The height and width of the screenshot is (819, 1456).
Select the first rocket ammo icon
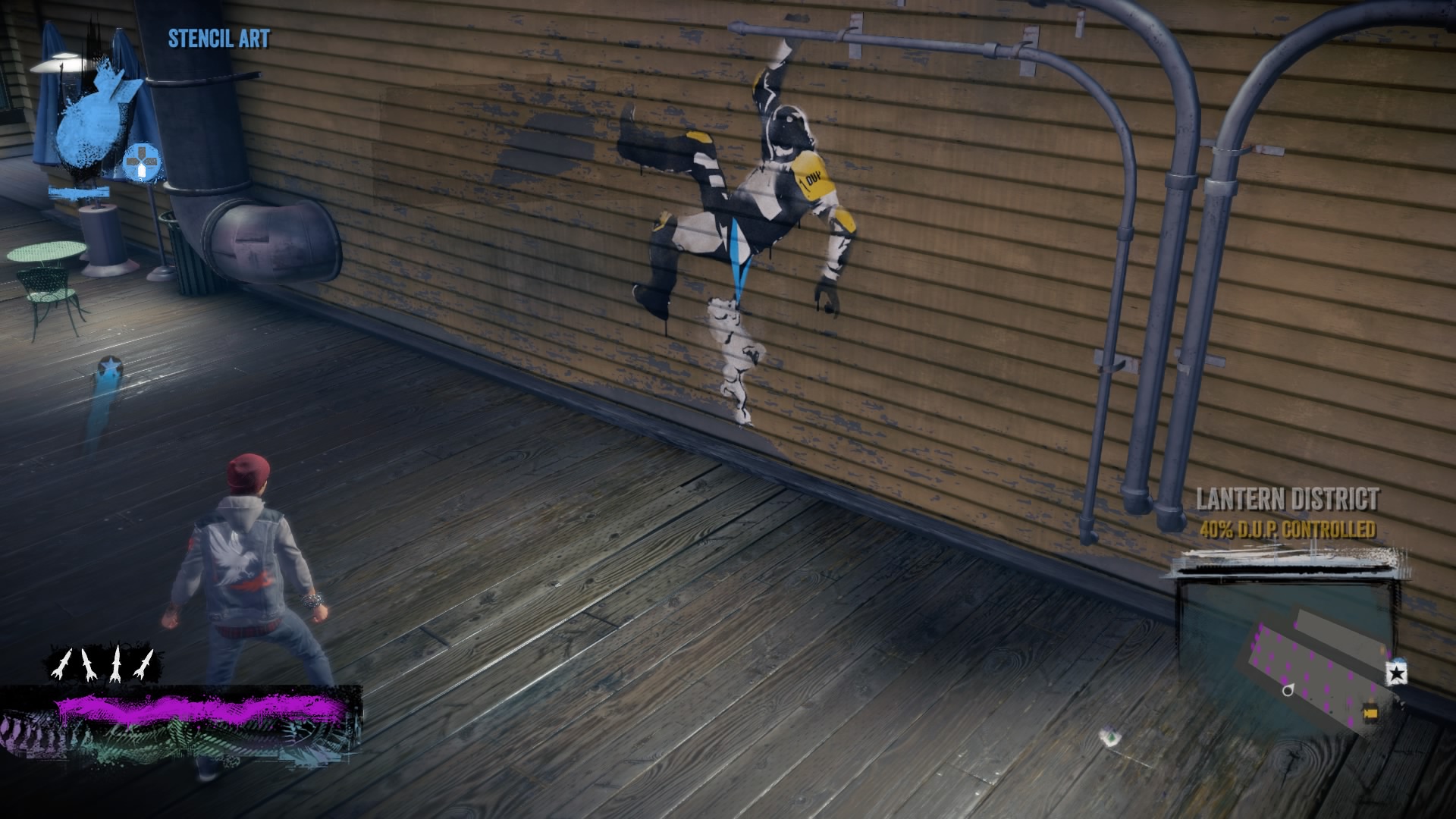point(61,664)
